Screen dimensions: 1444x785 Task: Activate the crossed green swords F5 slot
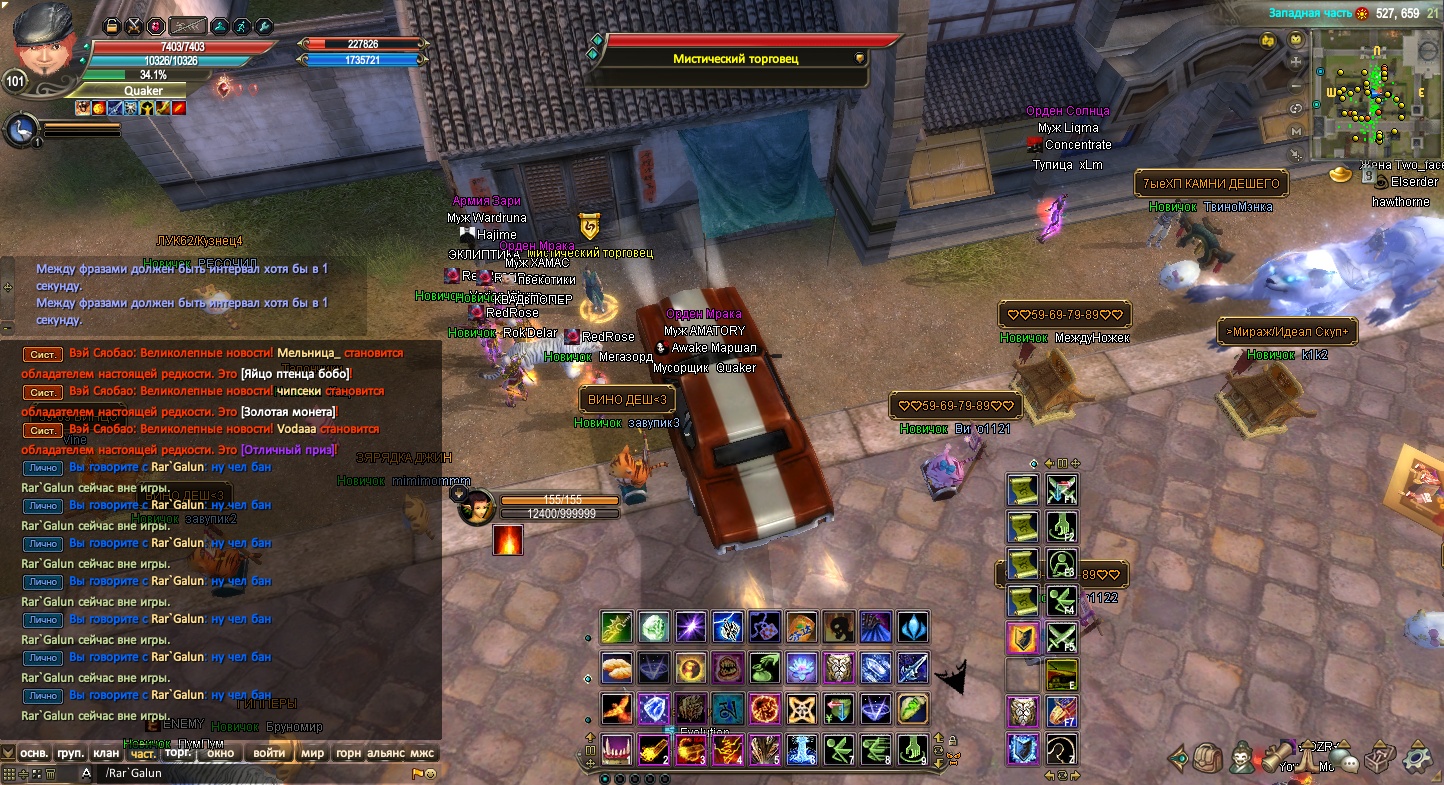(x=1061, y=638)
